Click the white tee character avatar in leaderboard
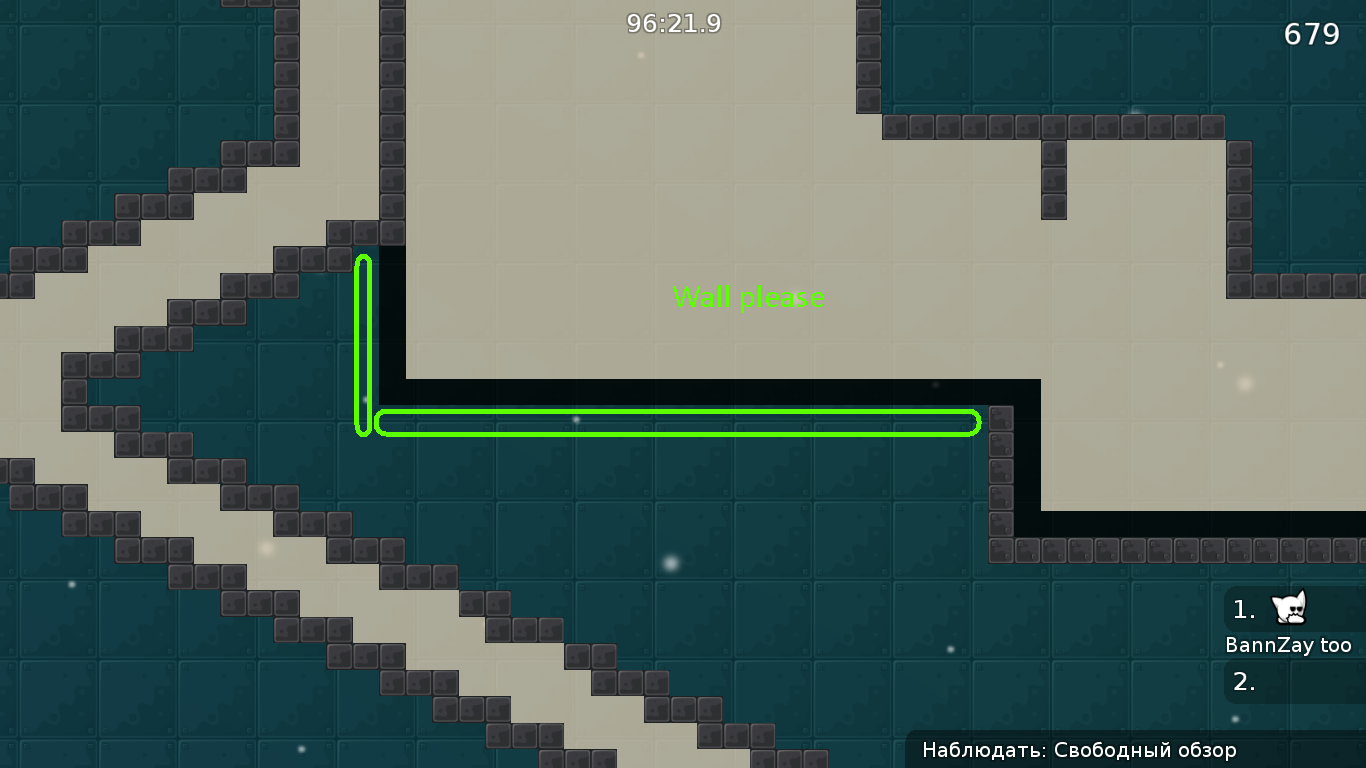 tap(1290, 610)
